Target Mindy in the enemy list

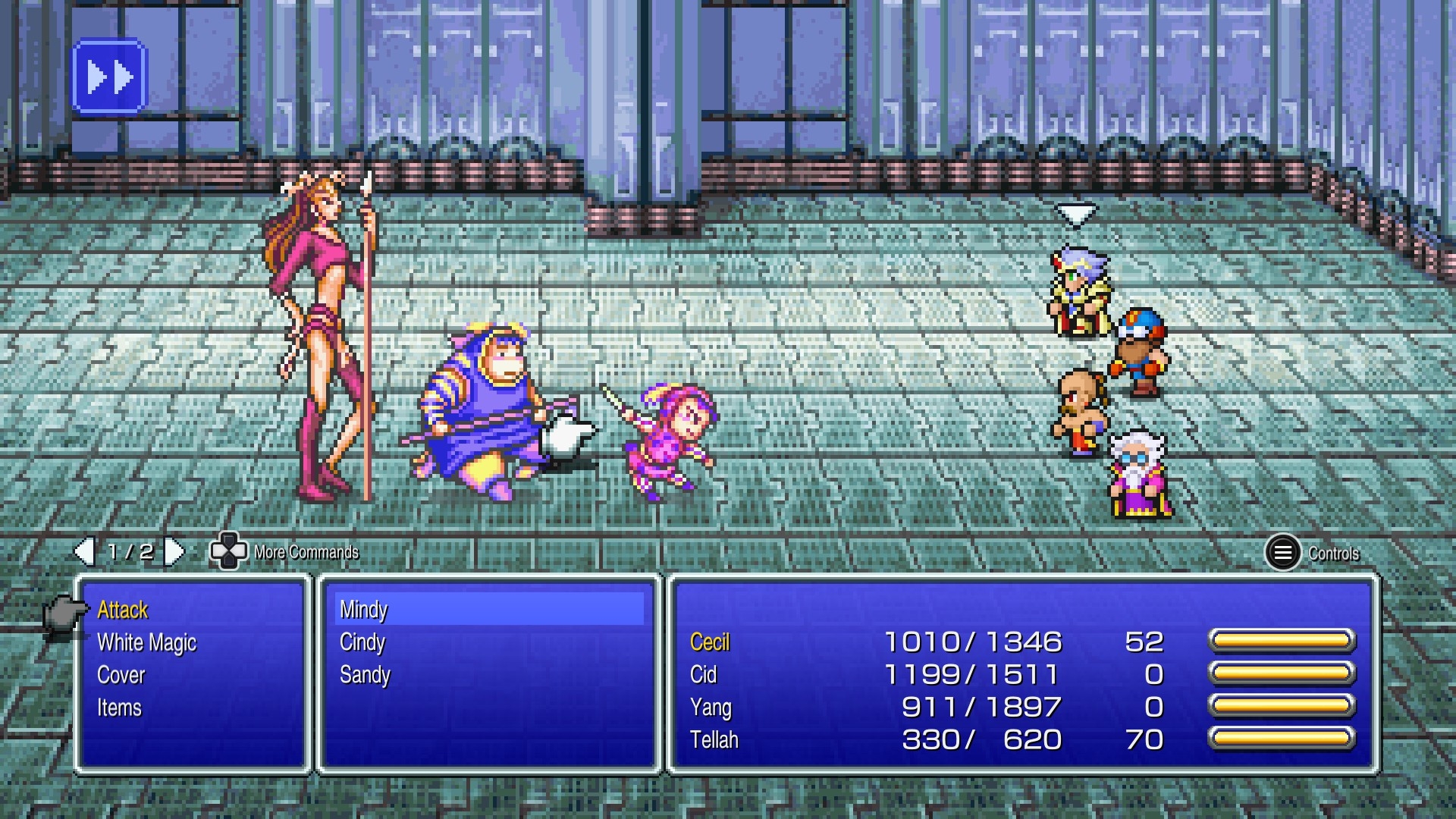coord(364,610)
